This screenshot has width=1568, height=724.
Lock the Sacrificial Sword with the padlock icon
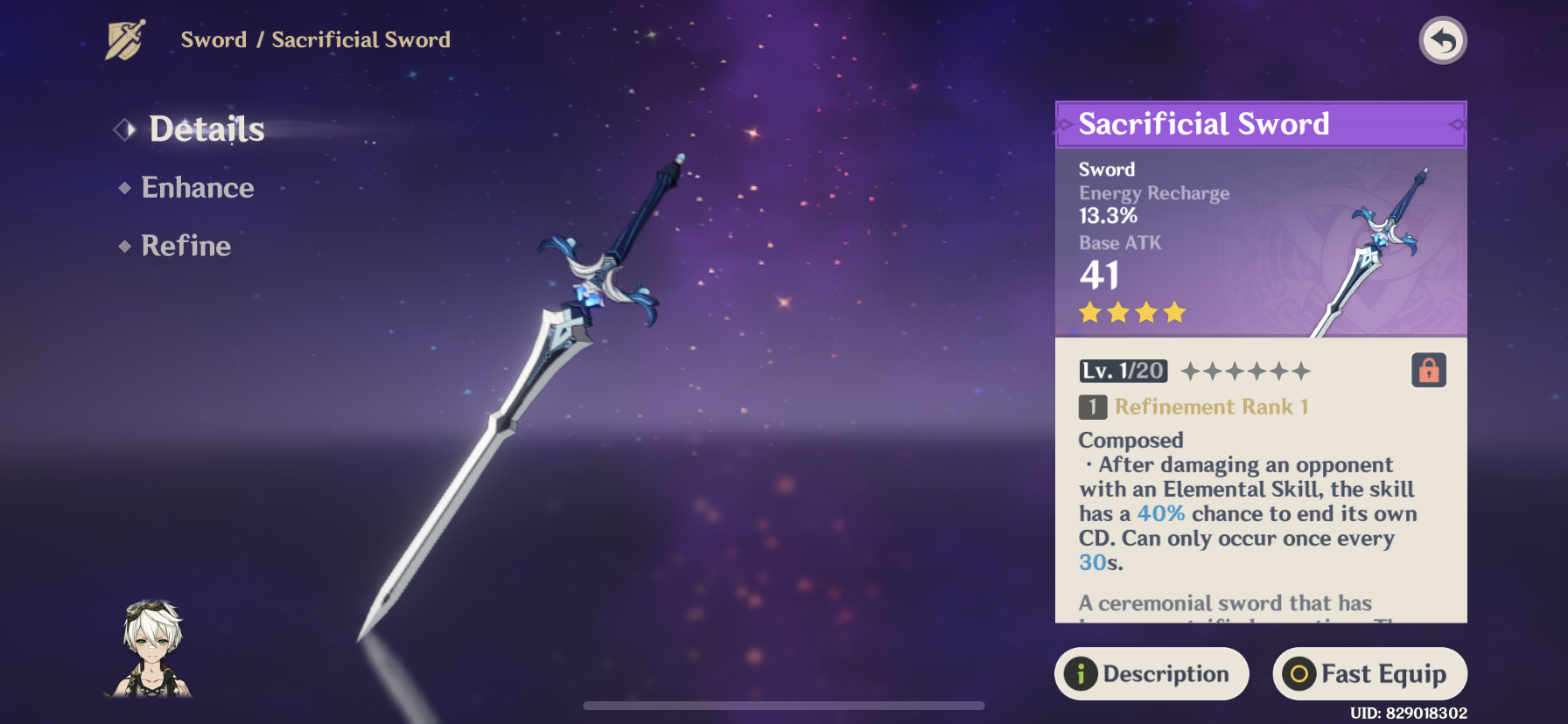(1427, 371)
